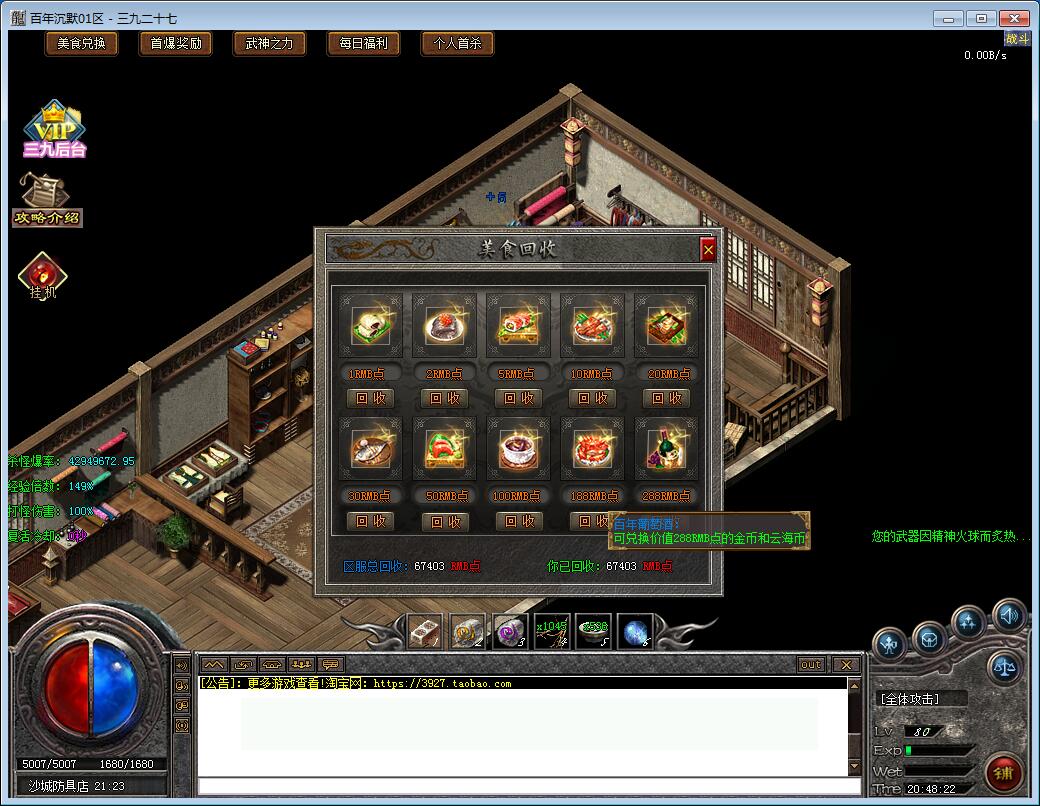Open the 个人首杀 menu
1040x806 pixels.
pyautogui.click(x=457, y=43)
